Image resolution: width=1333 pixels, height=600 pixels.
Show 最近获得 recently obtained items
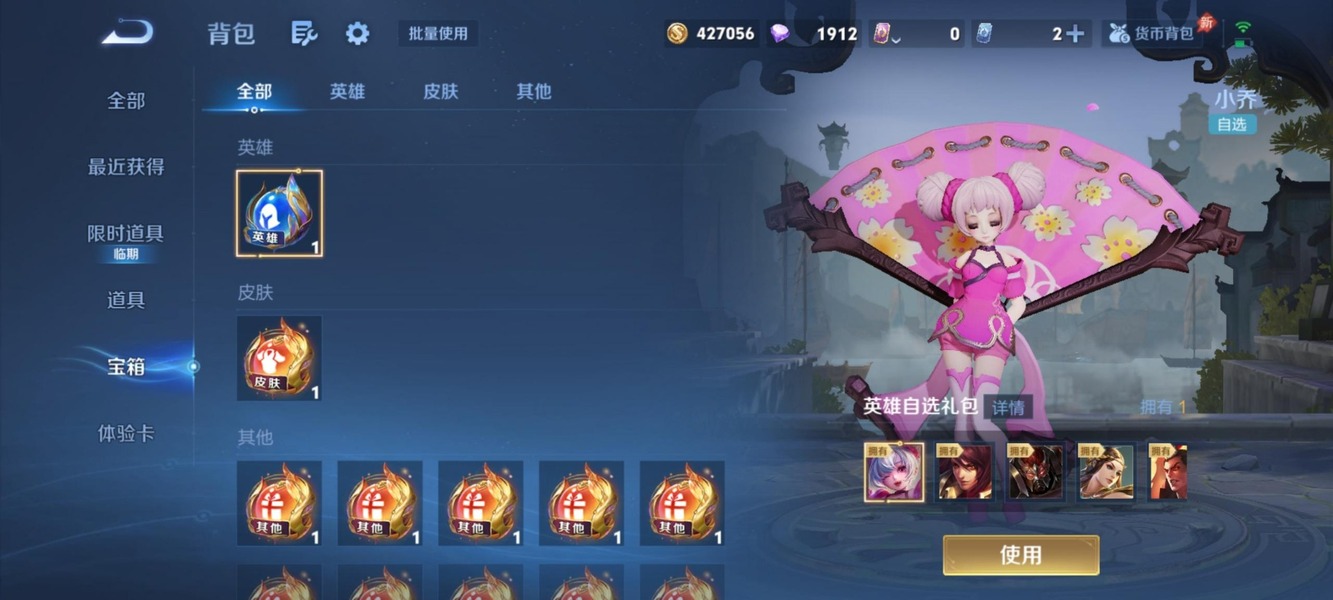coord(126,167)
